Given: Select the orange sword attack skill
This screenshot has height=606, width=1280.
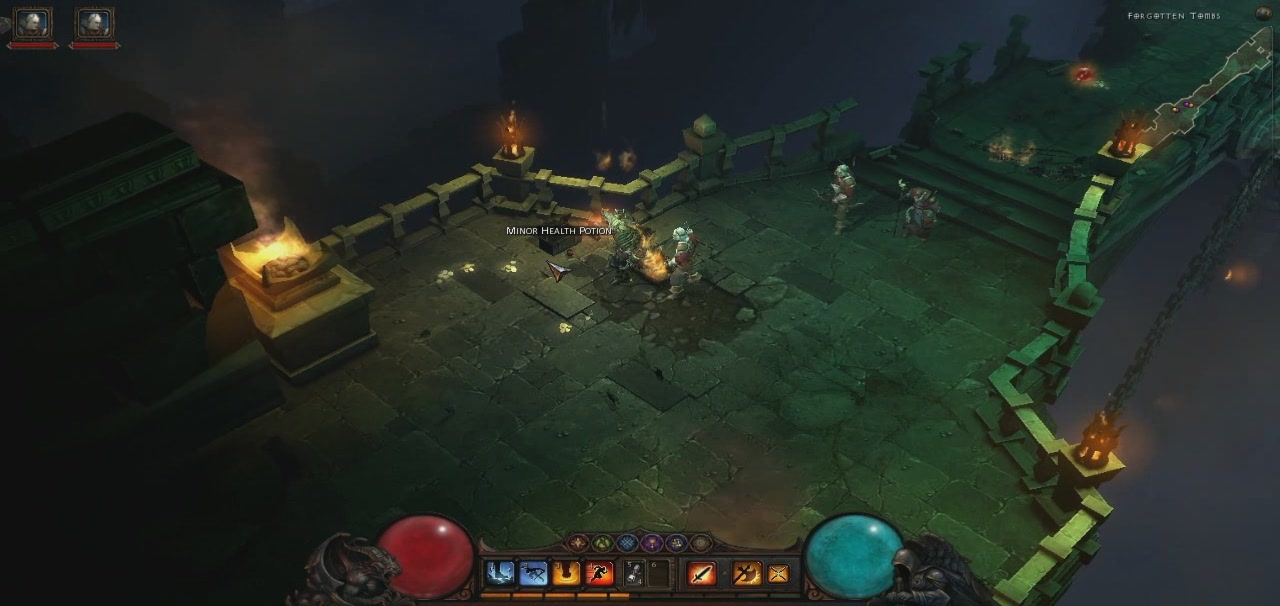Looking at the screenshot, I should 701,573.
